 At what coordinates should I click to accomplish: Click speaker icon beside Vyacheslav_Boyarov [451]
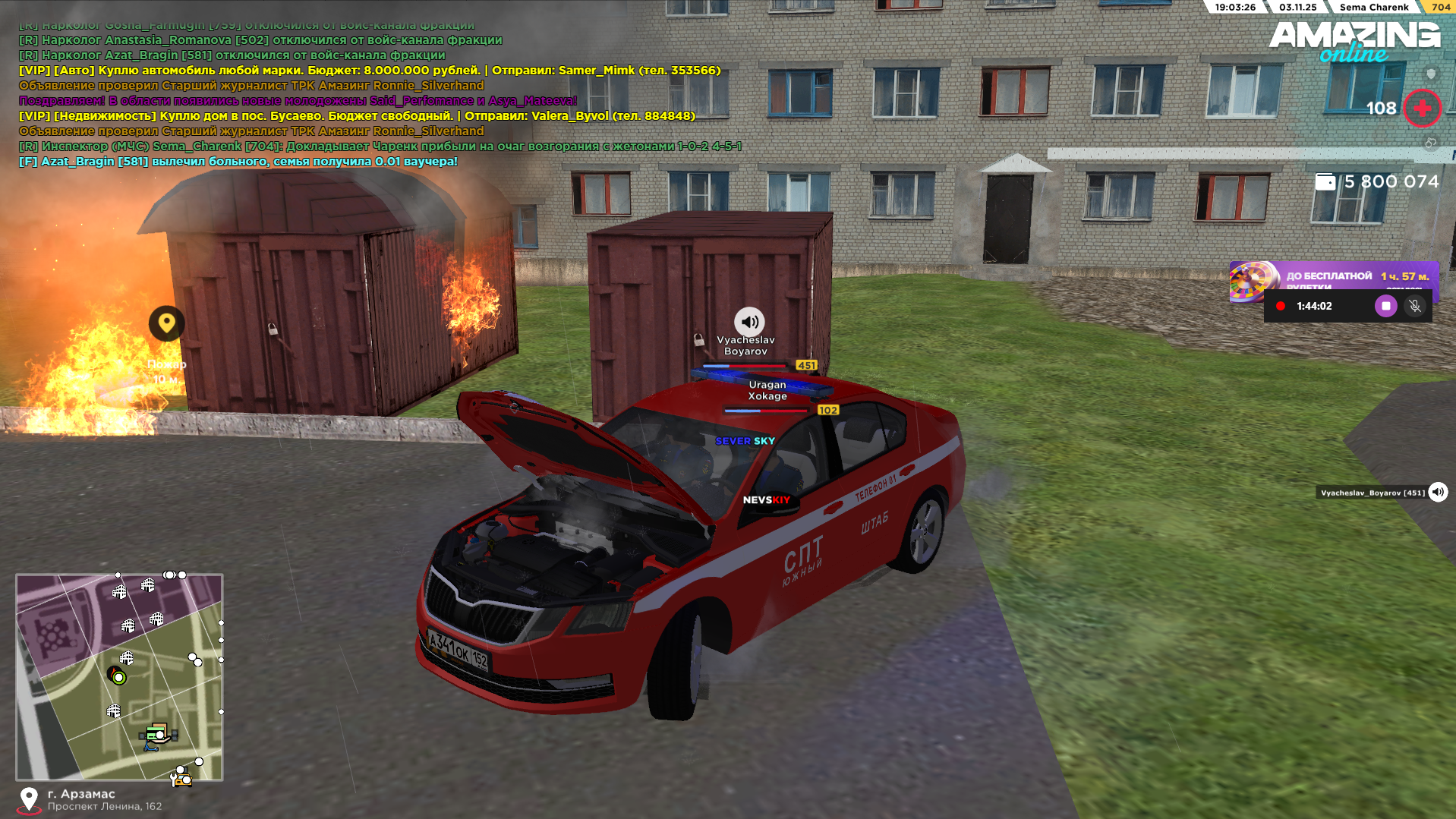click(x=1438, y=493)
